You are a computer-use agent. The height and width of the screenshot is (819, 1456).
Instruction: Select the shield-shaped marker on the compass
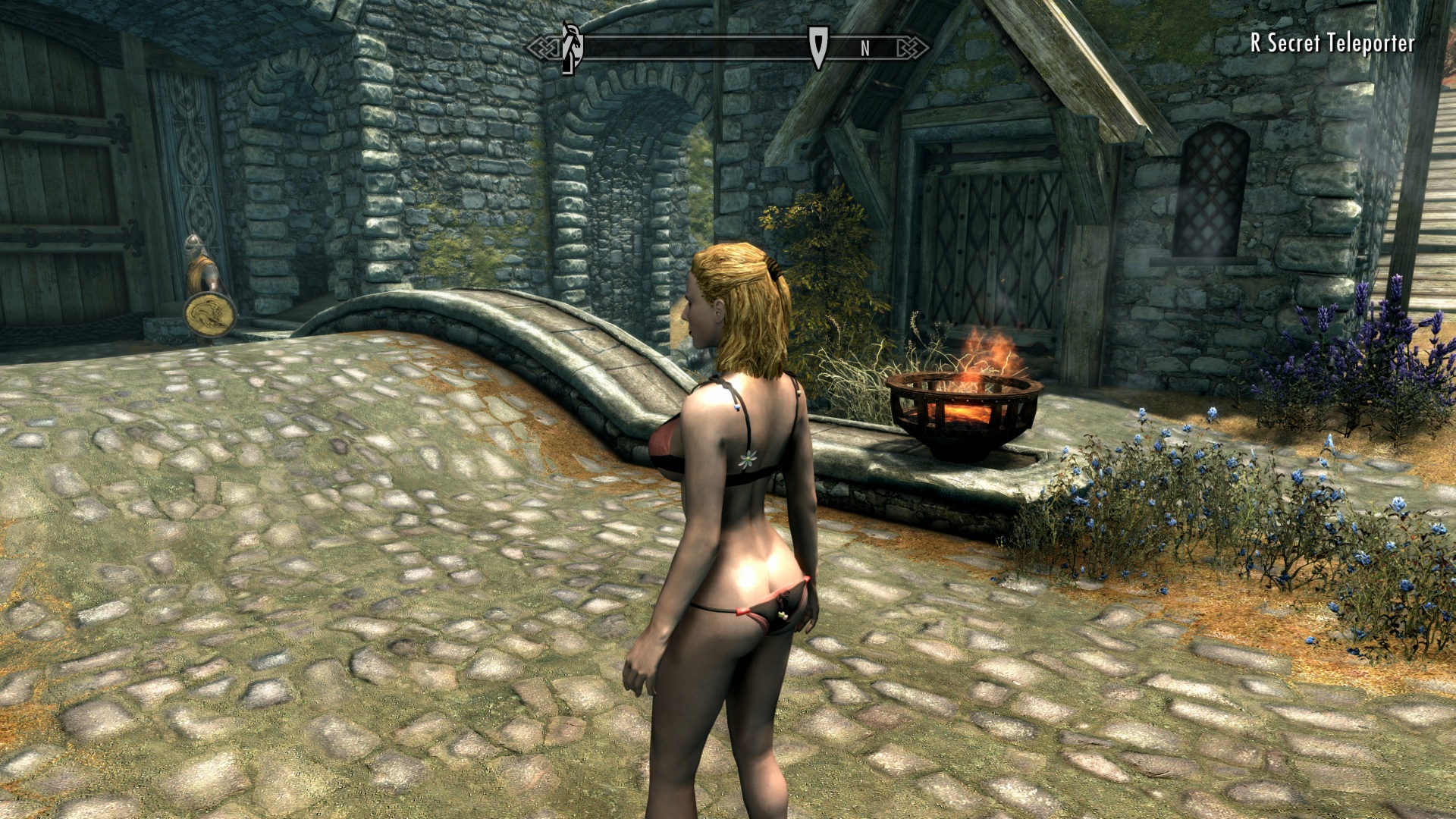click(x=817, y=46)
